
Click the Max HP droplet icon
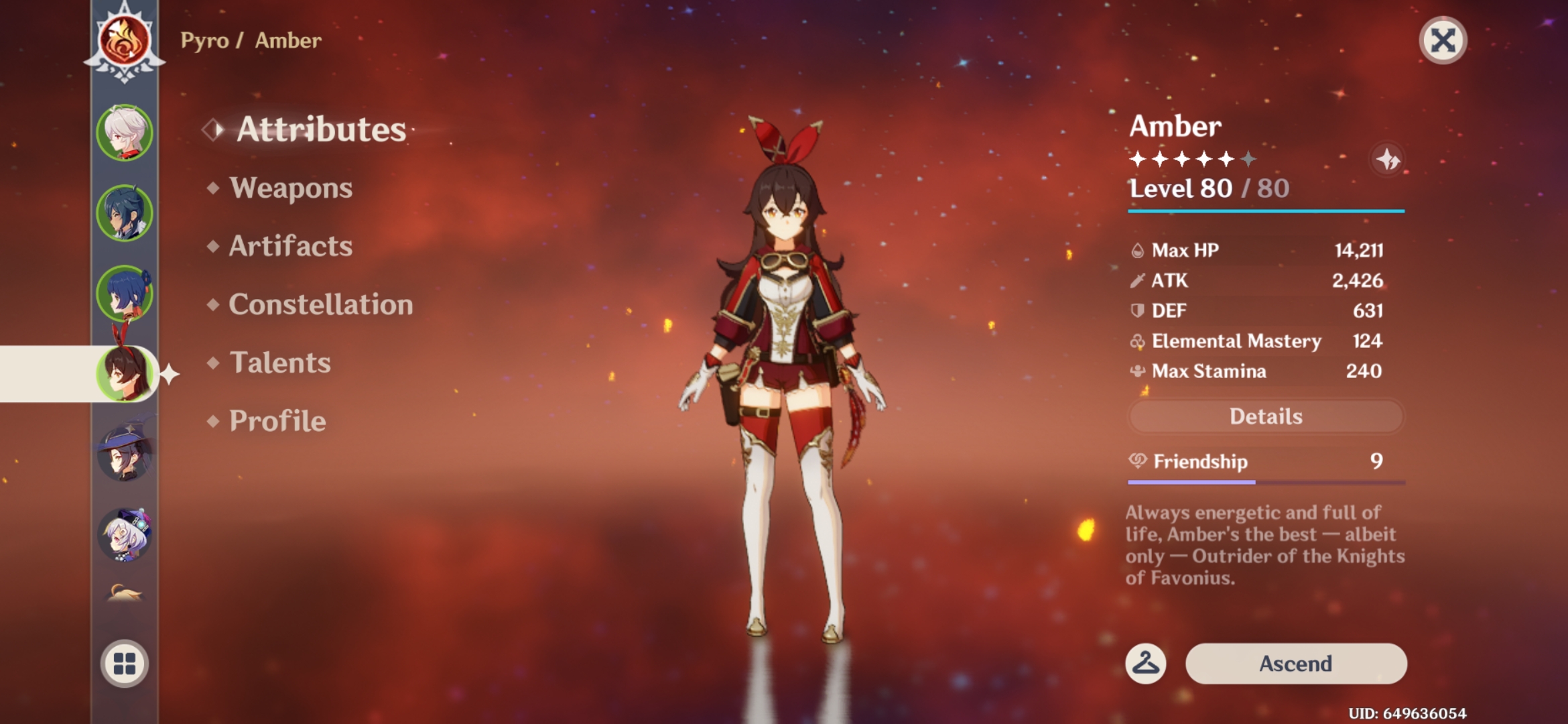pos(1137,249)
